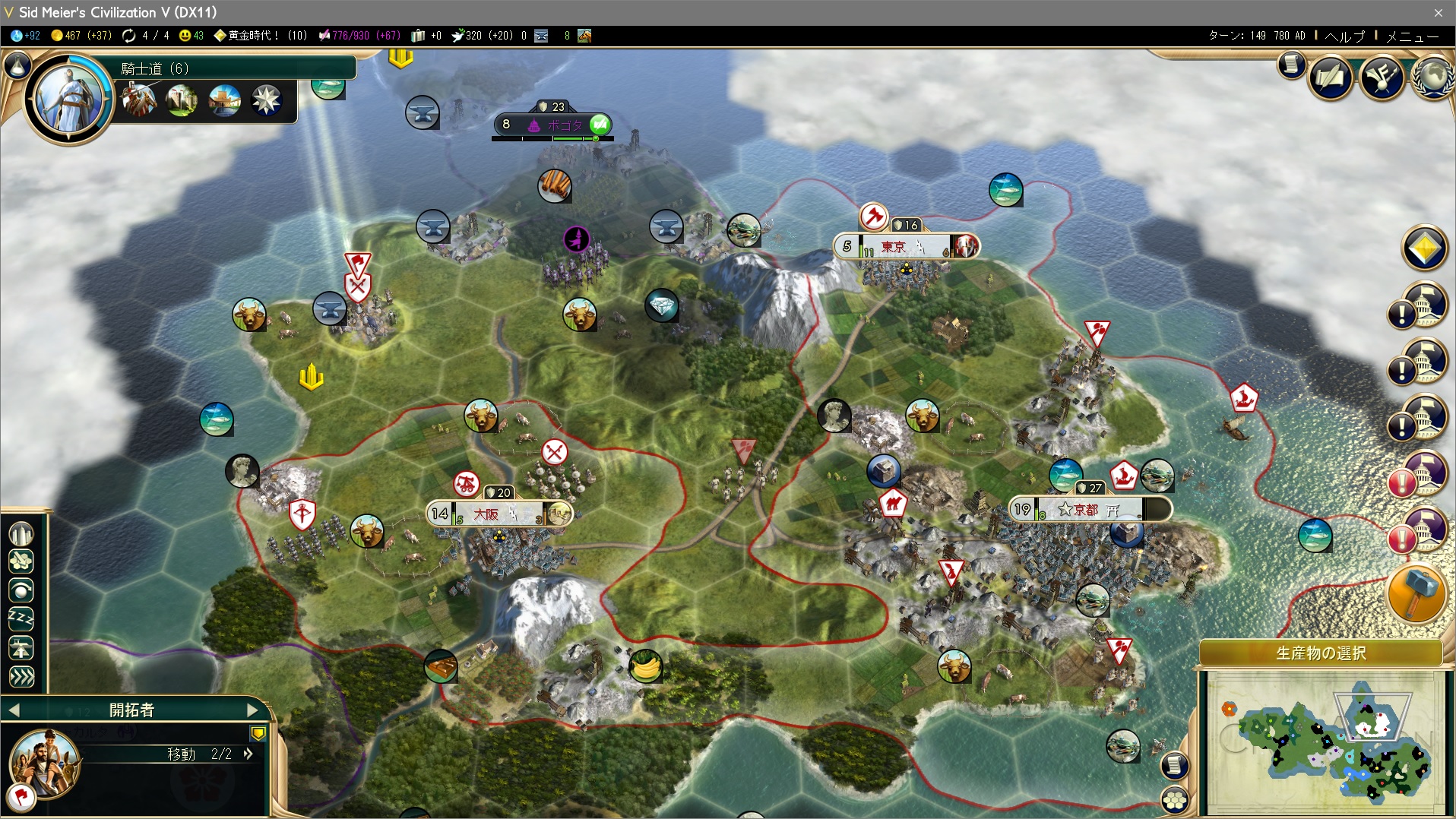This screenshot has height=819, width=1456.
Task: Open the ヘルプ help menu
Action: pos(1344,36)
